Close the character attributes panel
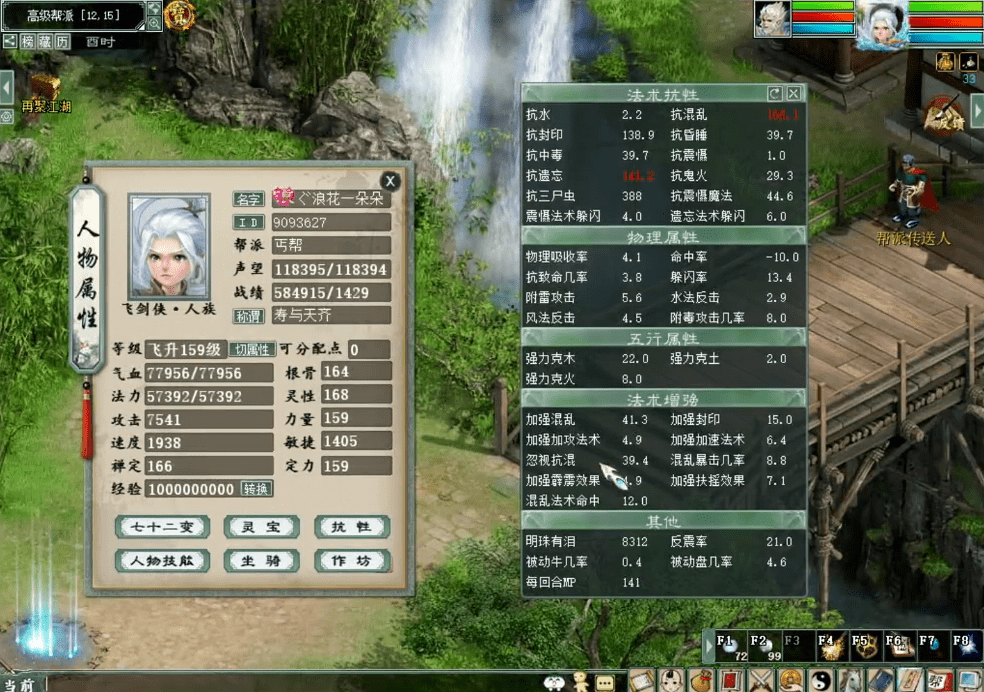 [390, 180]
